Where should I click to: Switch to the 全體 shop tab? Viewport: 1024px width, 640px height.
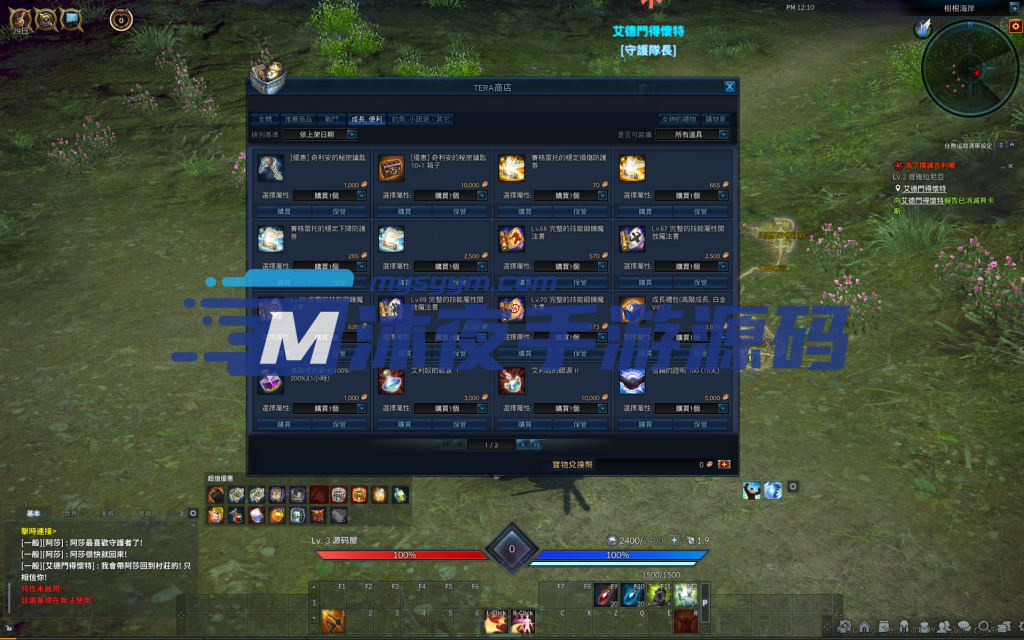(263, 119)
